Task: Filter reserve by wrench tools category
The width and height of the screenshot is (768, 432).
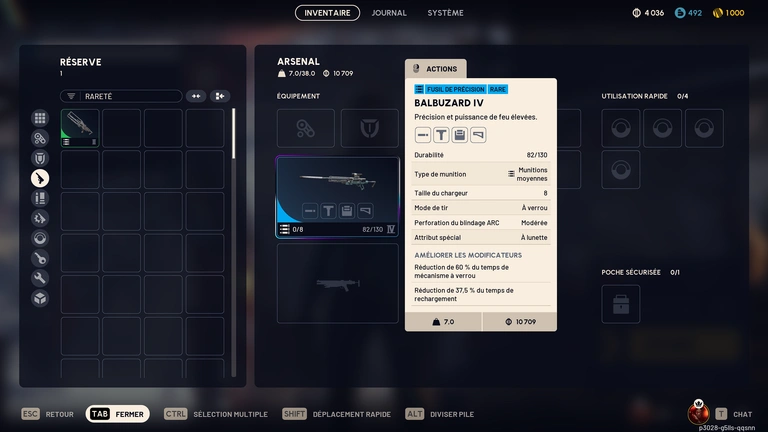Action: [40, 278]
